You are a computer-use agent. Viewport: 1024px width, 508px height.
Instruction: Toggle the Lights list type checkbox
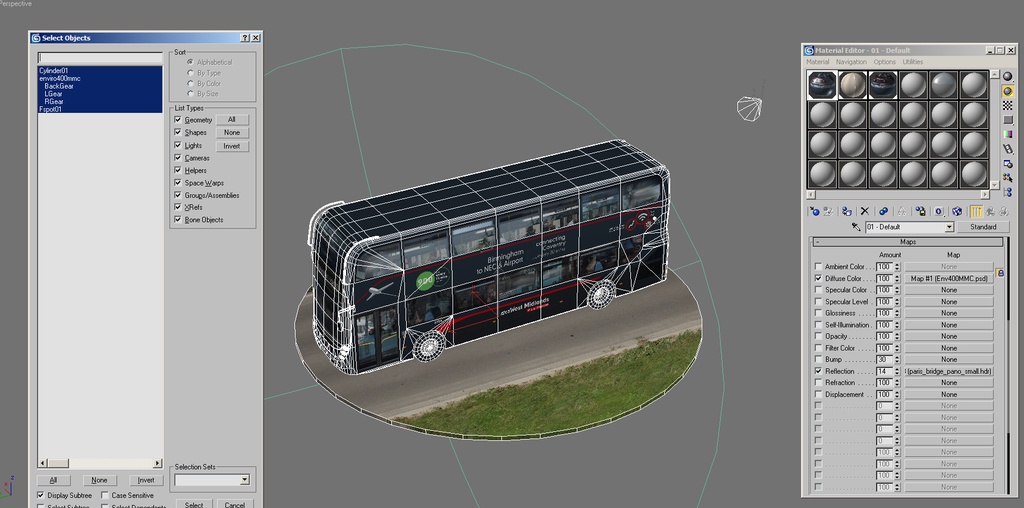pyautogui.click(x=178, y=146)
